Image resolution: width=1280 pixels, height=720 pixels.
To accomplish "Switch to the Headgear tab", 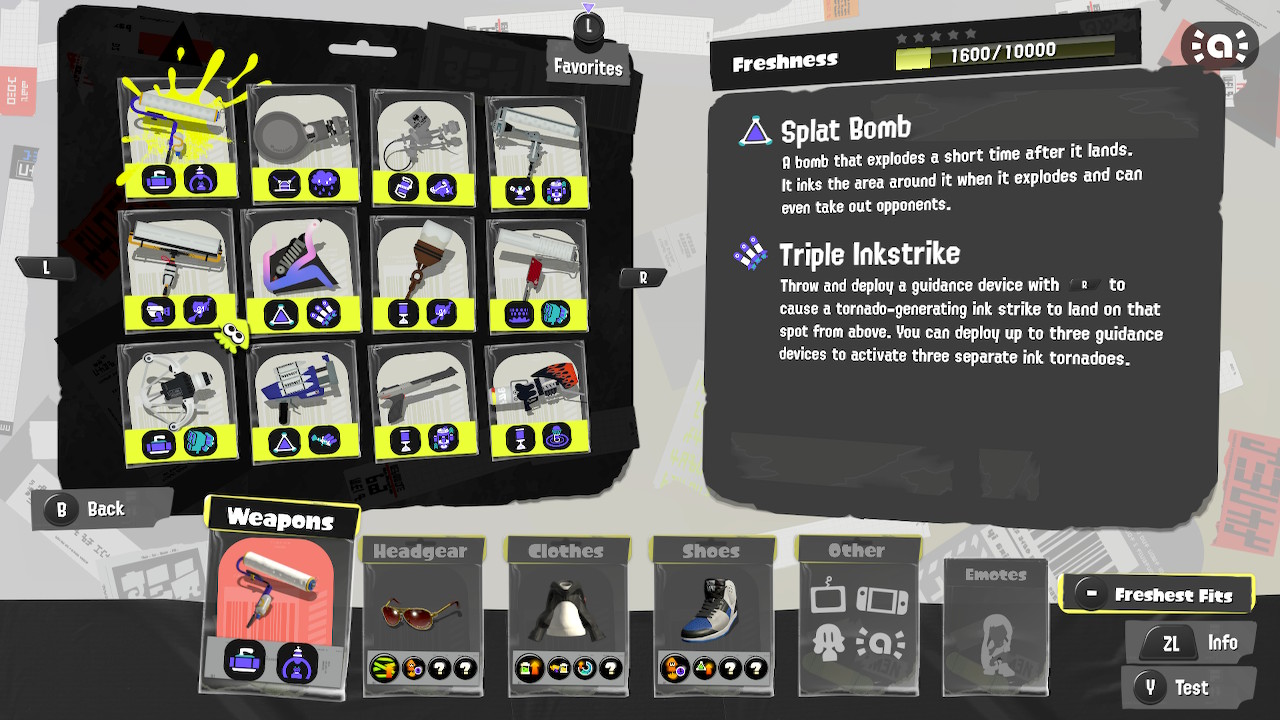I will 422,550.
